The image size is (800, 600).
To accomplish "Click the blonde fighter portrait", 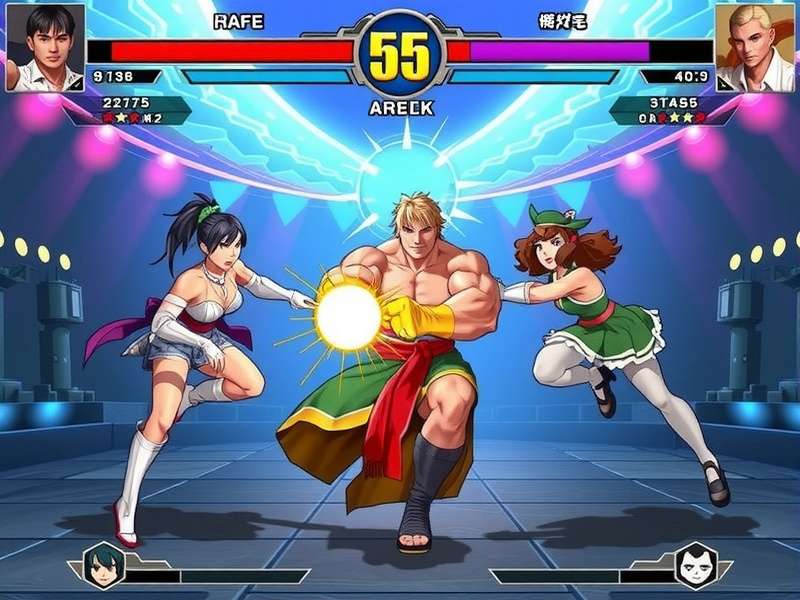I will [x=755, y=47].
